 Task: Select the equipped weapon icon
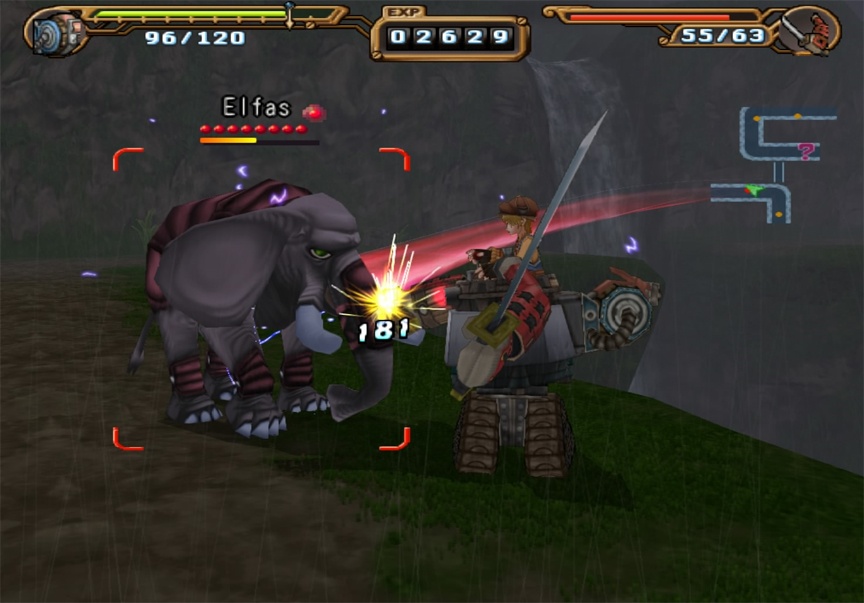point(810,31)
